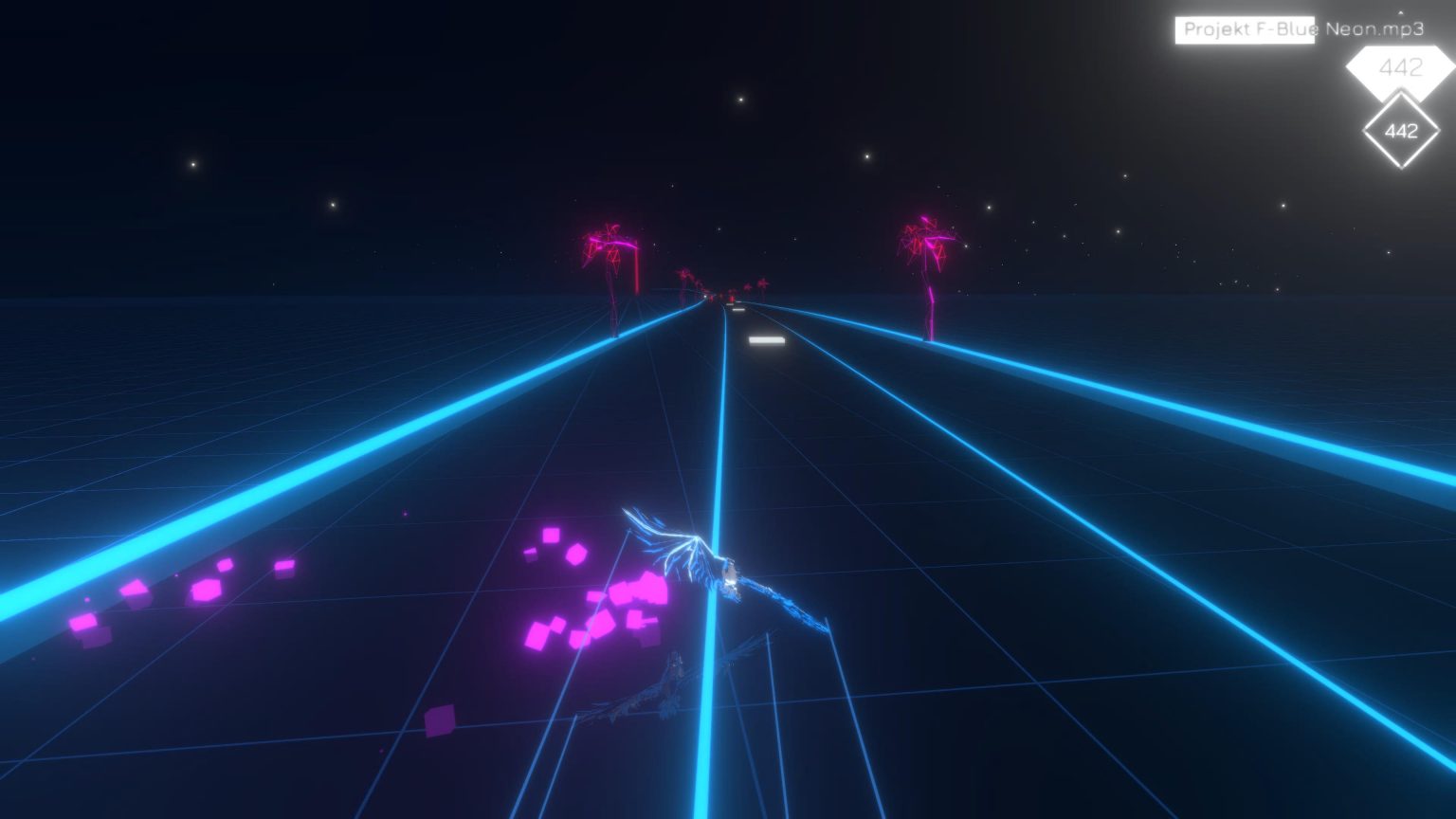The height and width of the screenshot is (819, 1456).
Task: Click the white gate obstacle on the track
Action: [x=766, y=339]
